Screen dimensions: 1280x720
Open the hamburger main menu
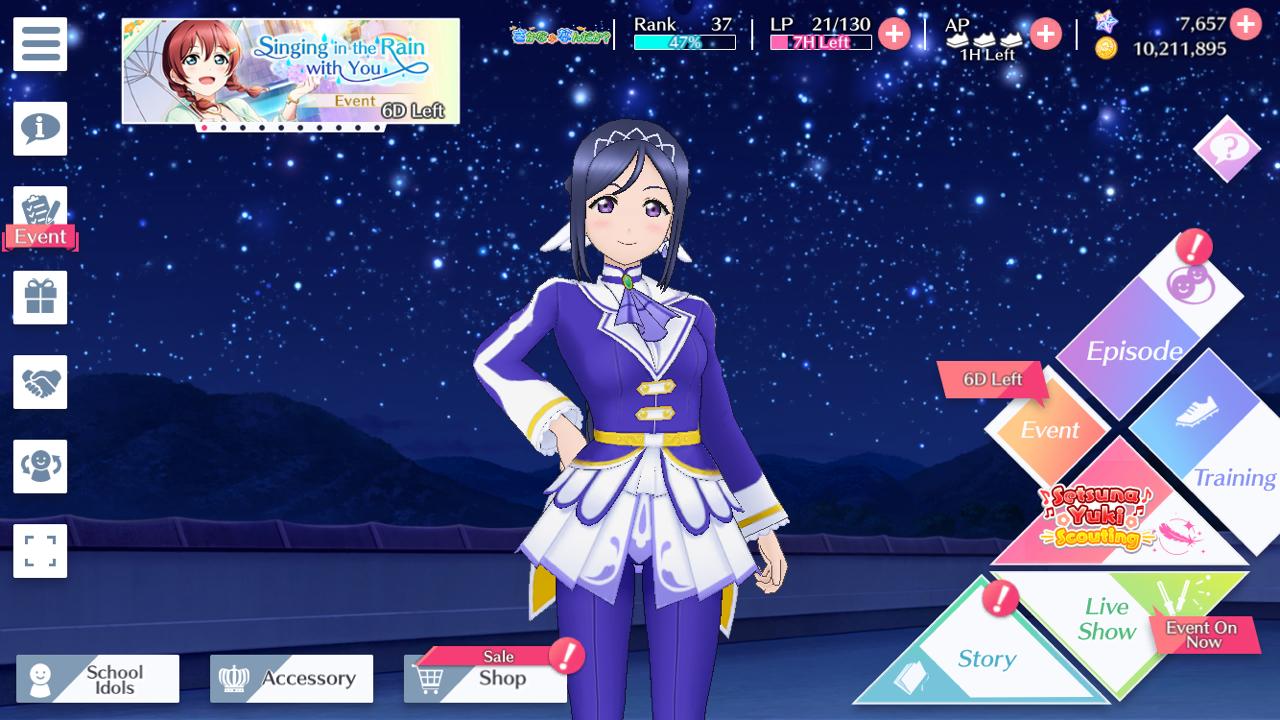pyautogui.click(x=40, y=44)
